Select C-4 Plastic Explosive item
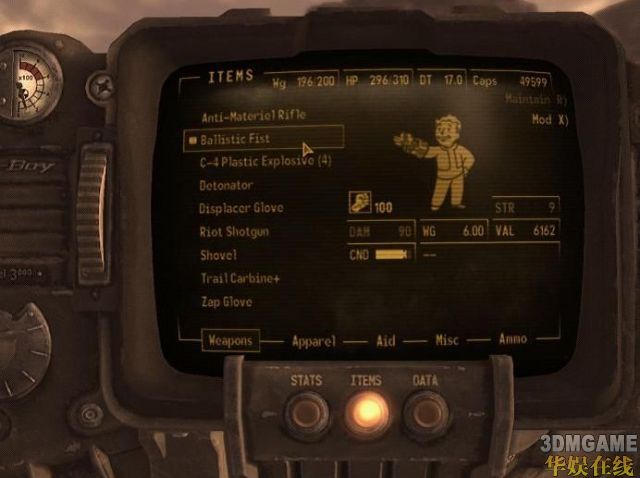The height and width of the screenshot is (478, 640). tap(265, 162)
